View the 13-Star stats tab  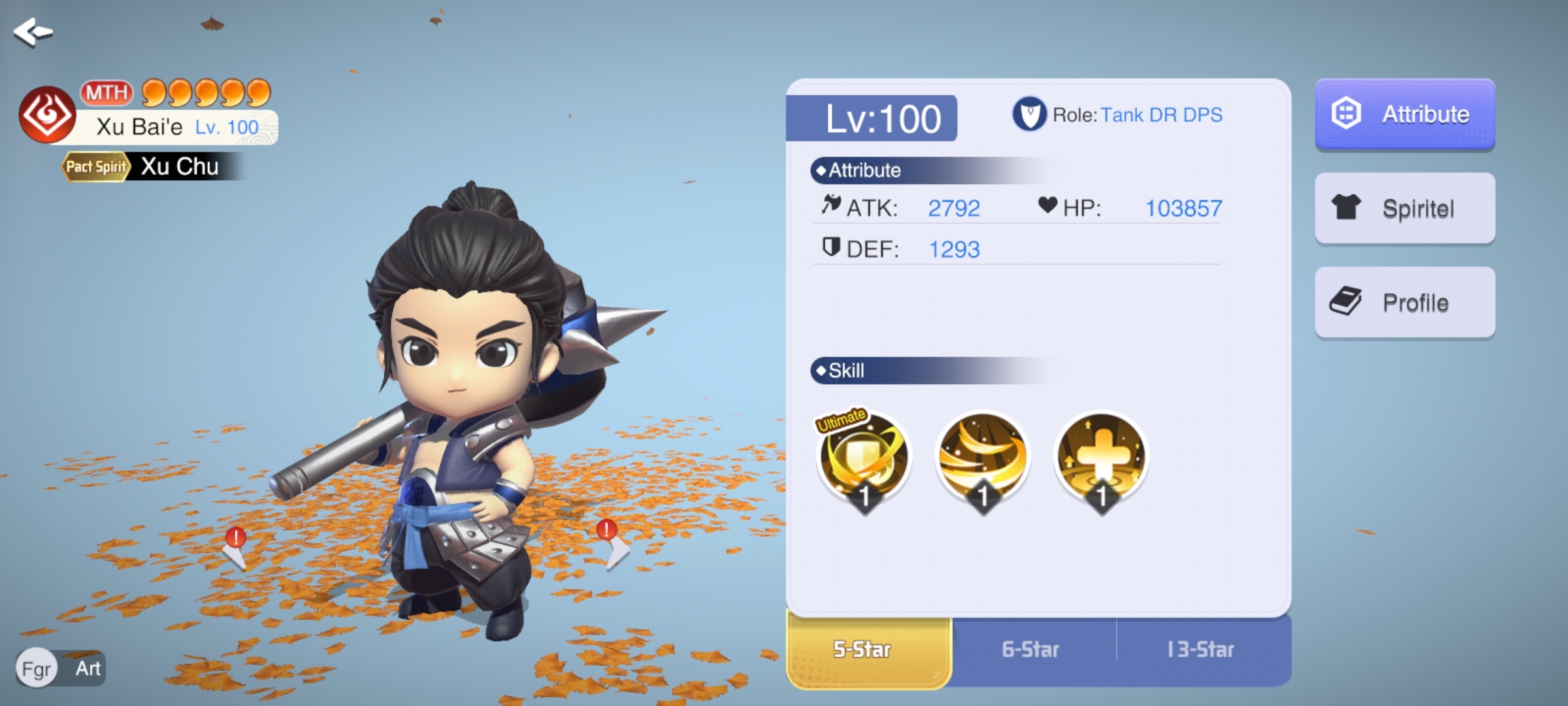tap(1201, 650)
